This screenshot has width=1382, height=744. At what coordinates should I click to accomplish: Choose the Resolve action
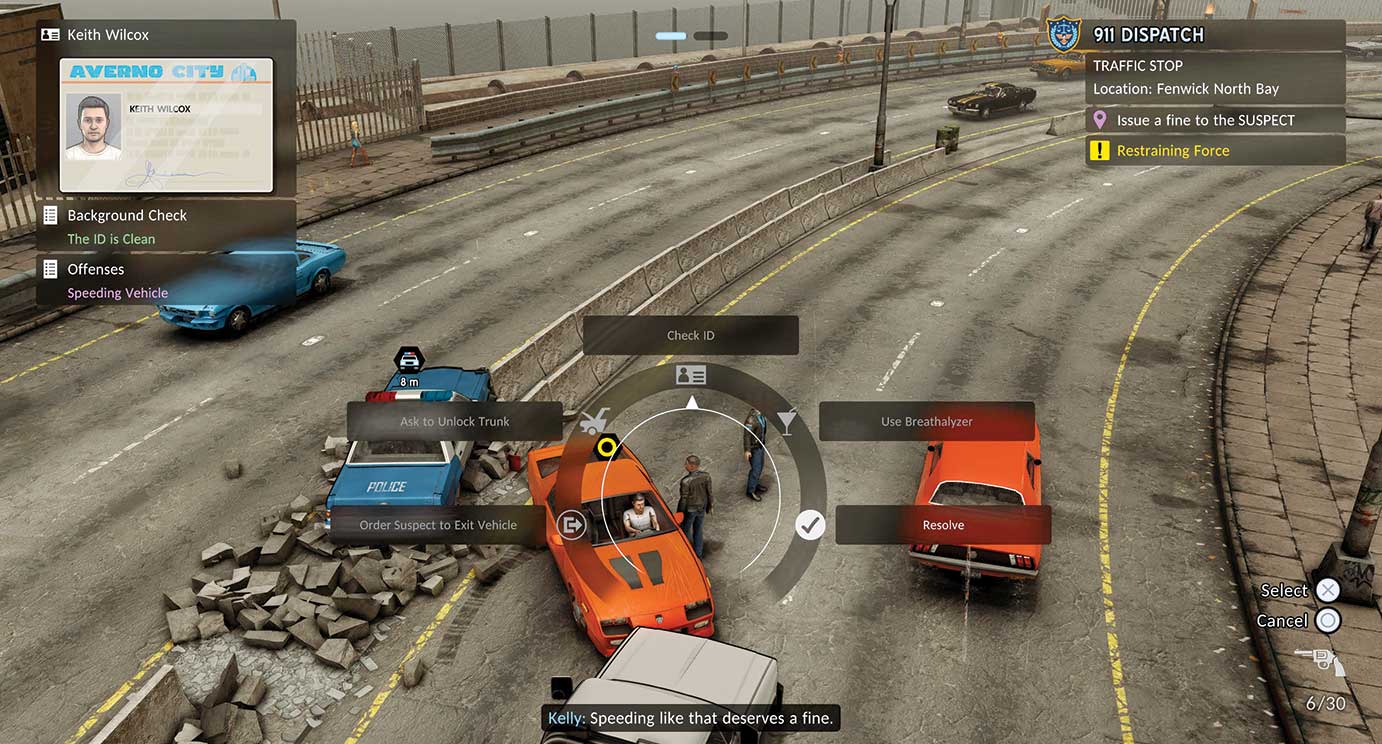[x=943, y=525]
